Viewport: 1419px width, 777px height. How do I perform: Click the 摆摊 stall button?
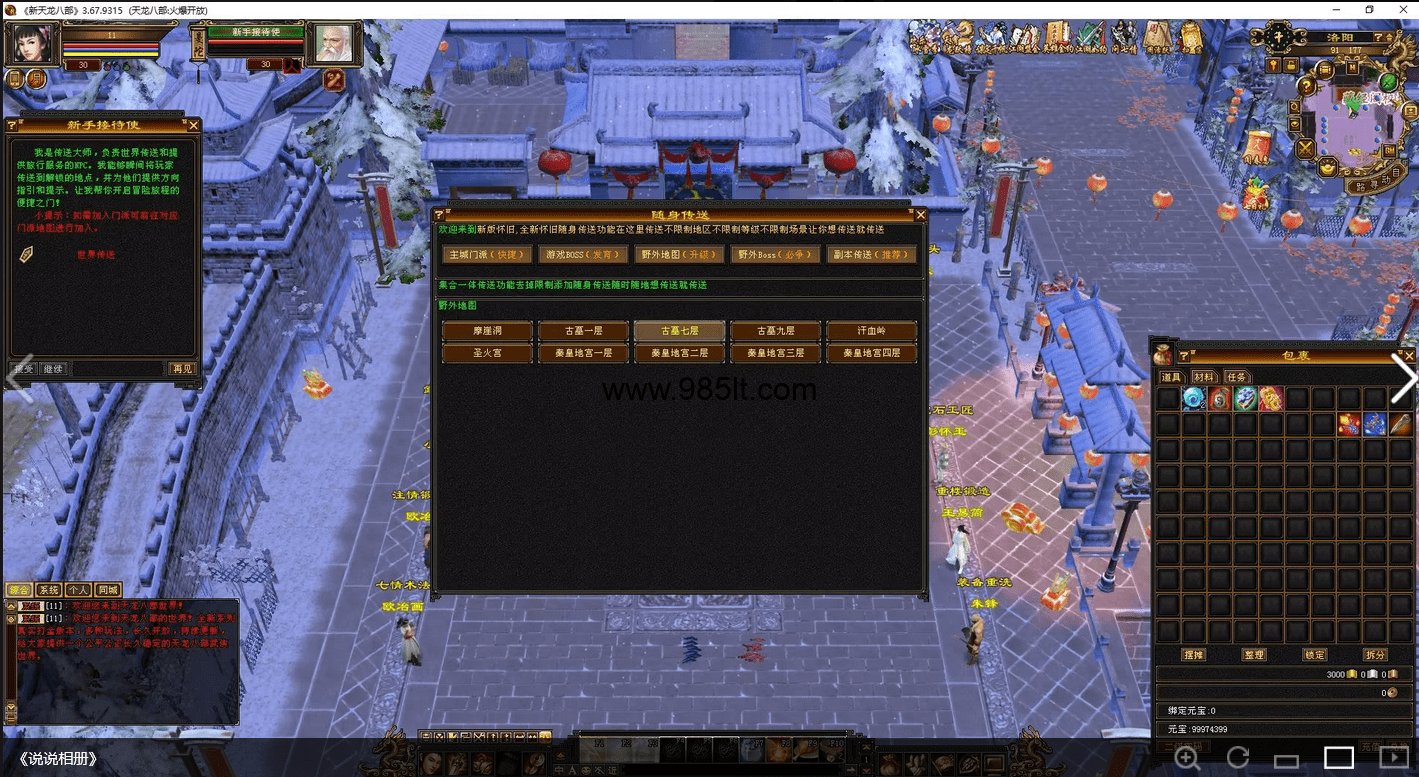click(1193, 655)
